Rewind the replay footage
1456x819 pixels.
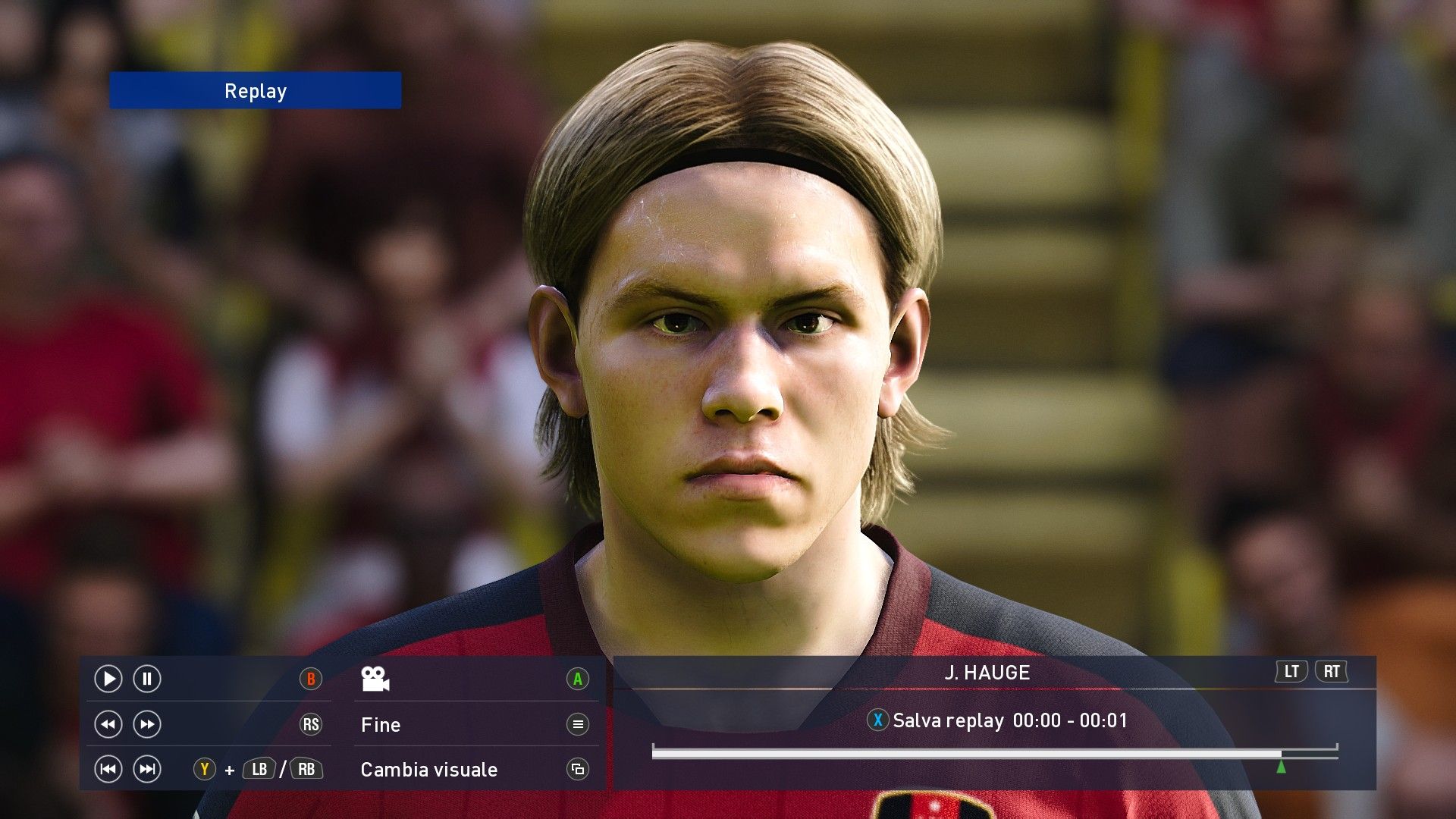pos(108,724)
